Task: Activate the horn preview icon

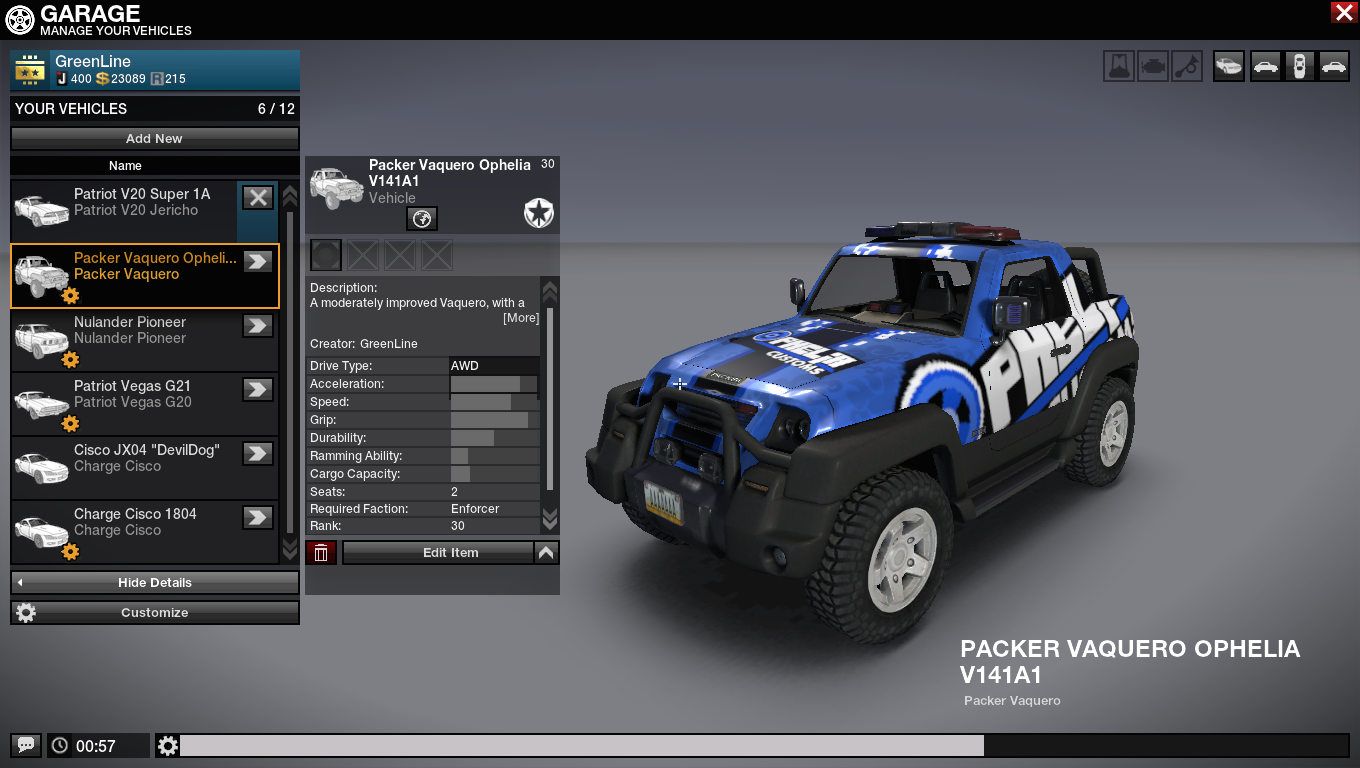Action: (1187, 66)
